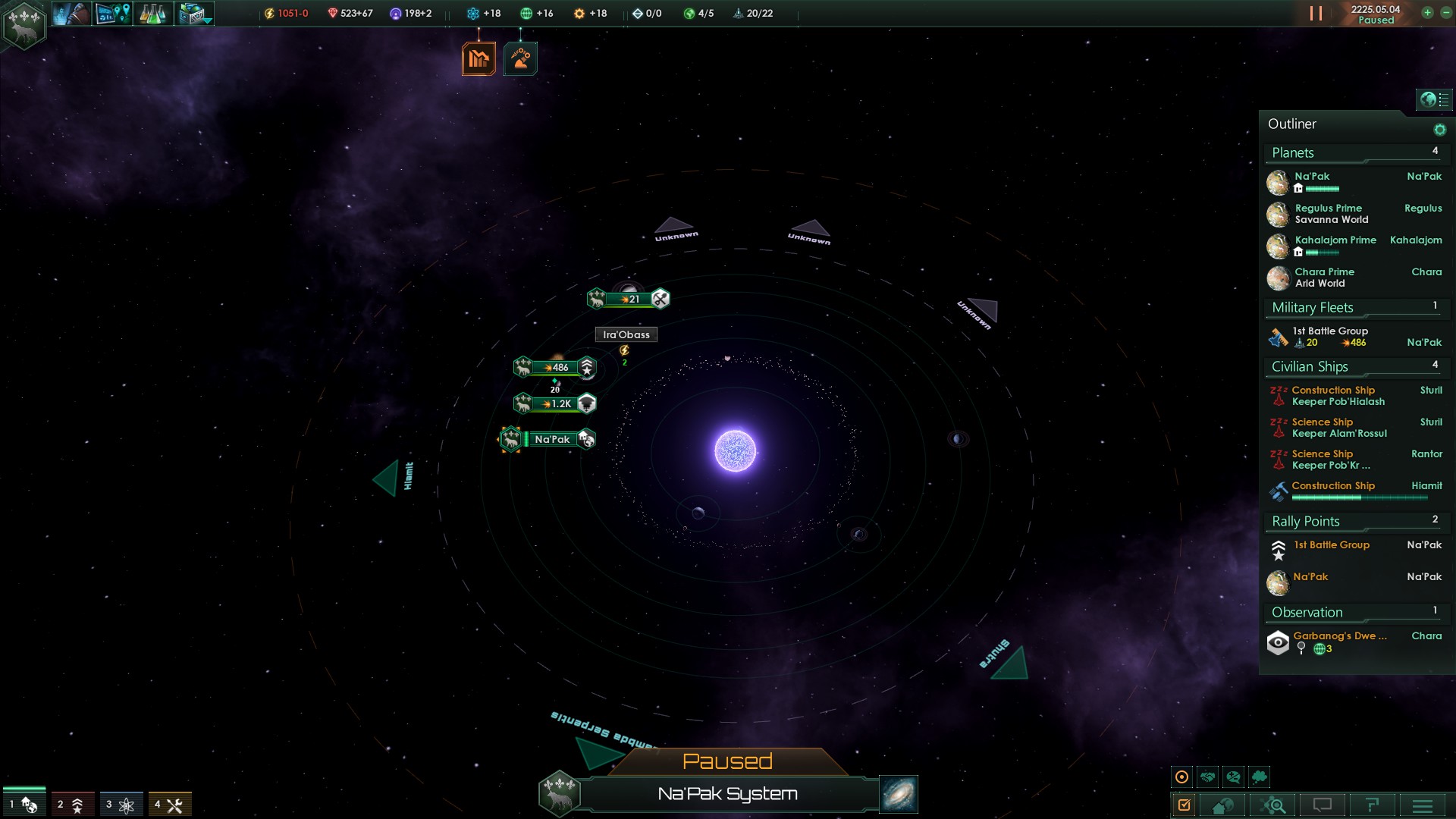
Task: Open the Garbanog's Dwelling observation entry
Action: (x=1339, y=636)
